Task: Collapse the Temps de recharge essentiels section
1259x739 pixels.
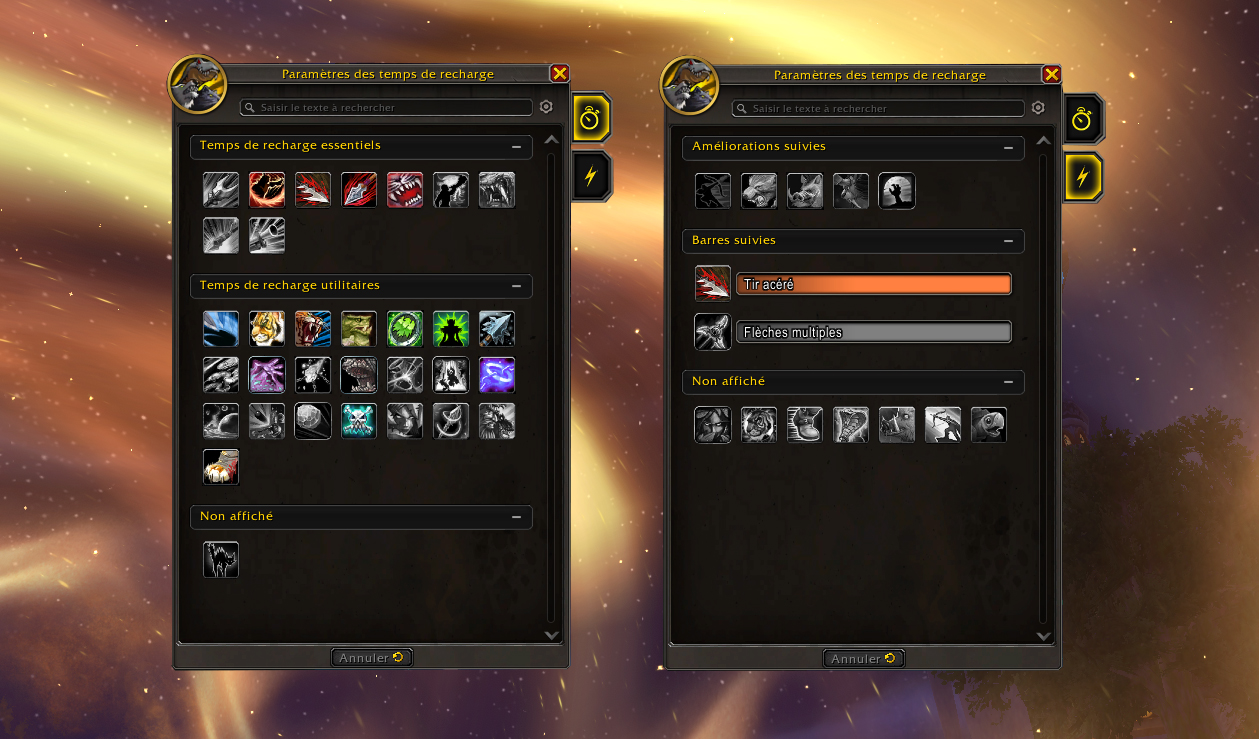Action: 516,146
